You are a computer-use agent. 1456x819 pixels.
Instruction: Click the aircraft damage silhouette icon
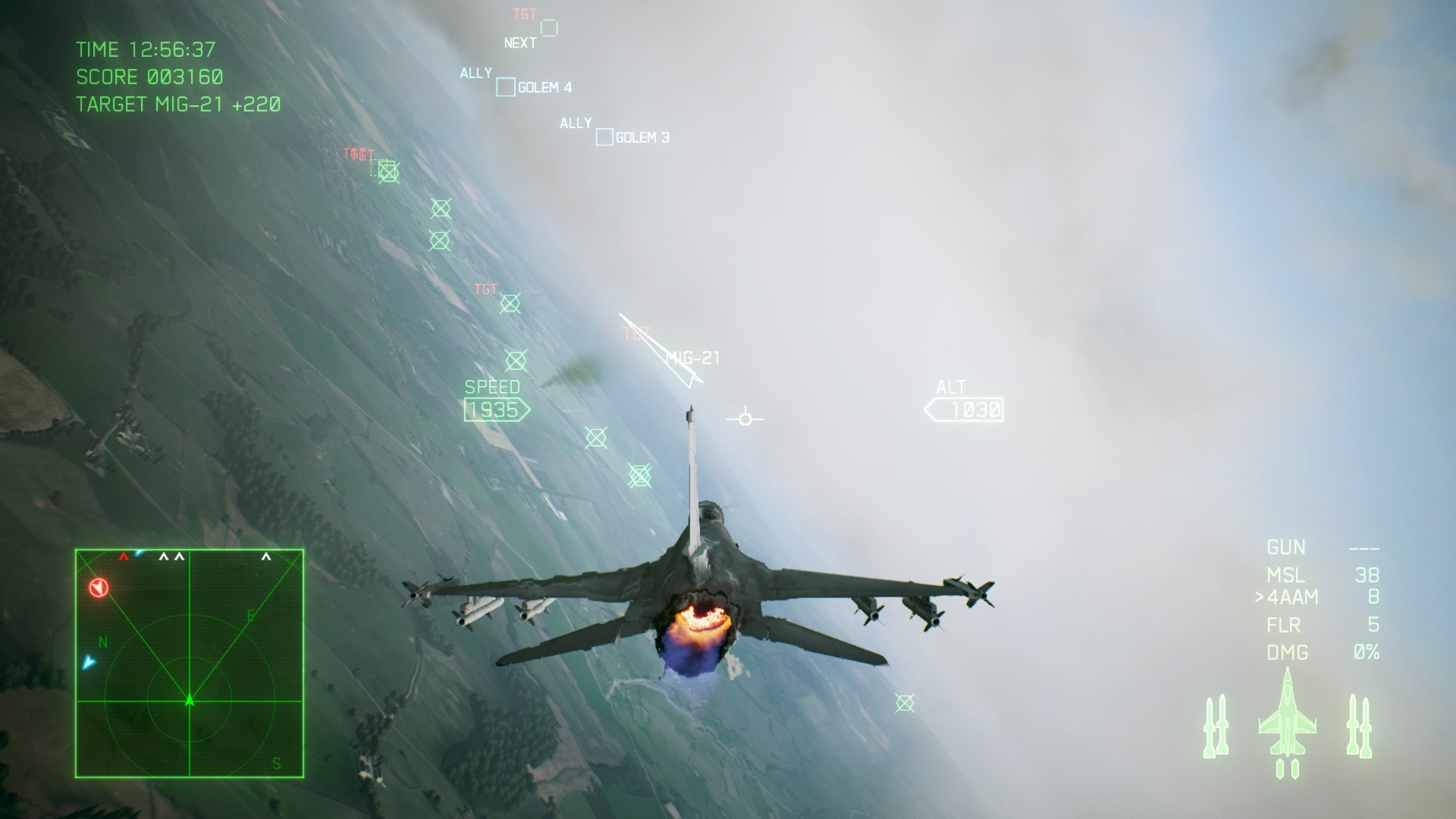(1287, 722)
